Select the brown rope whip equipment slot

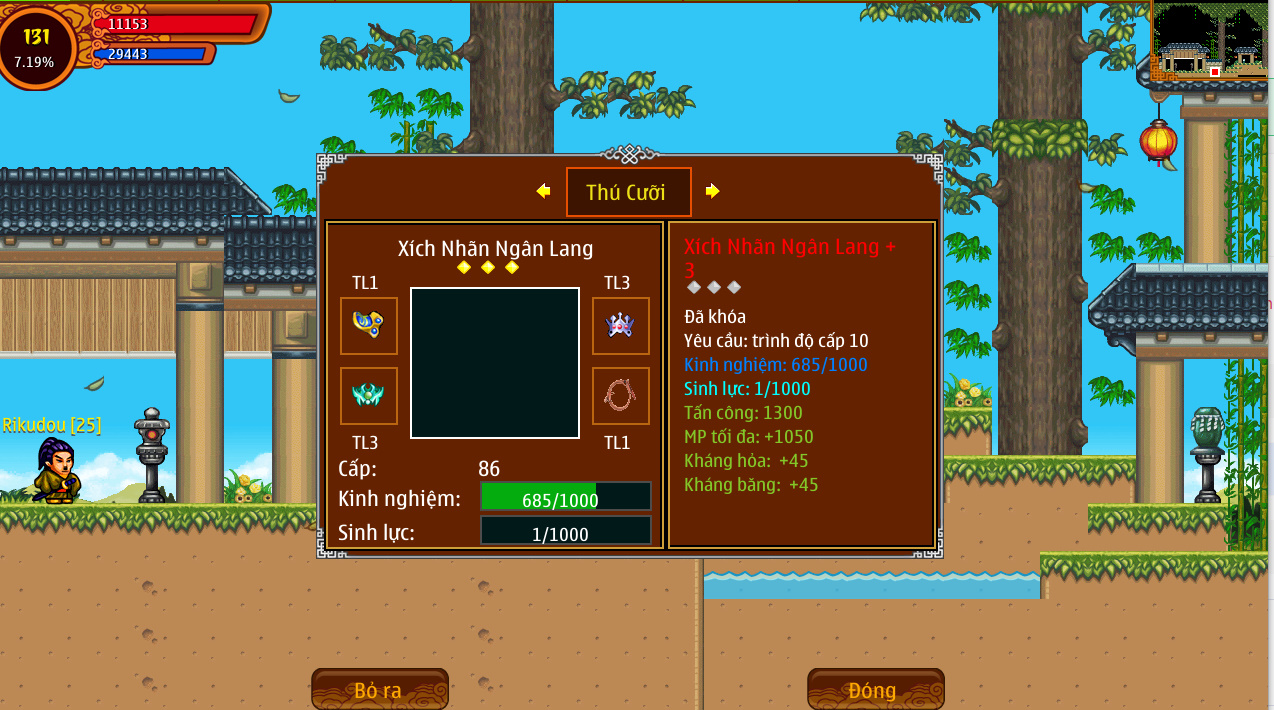click(x=620, y=396)
